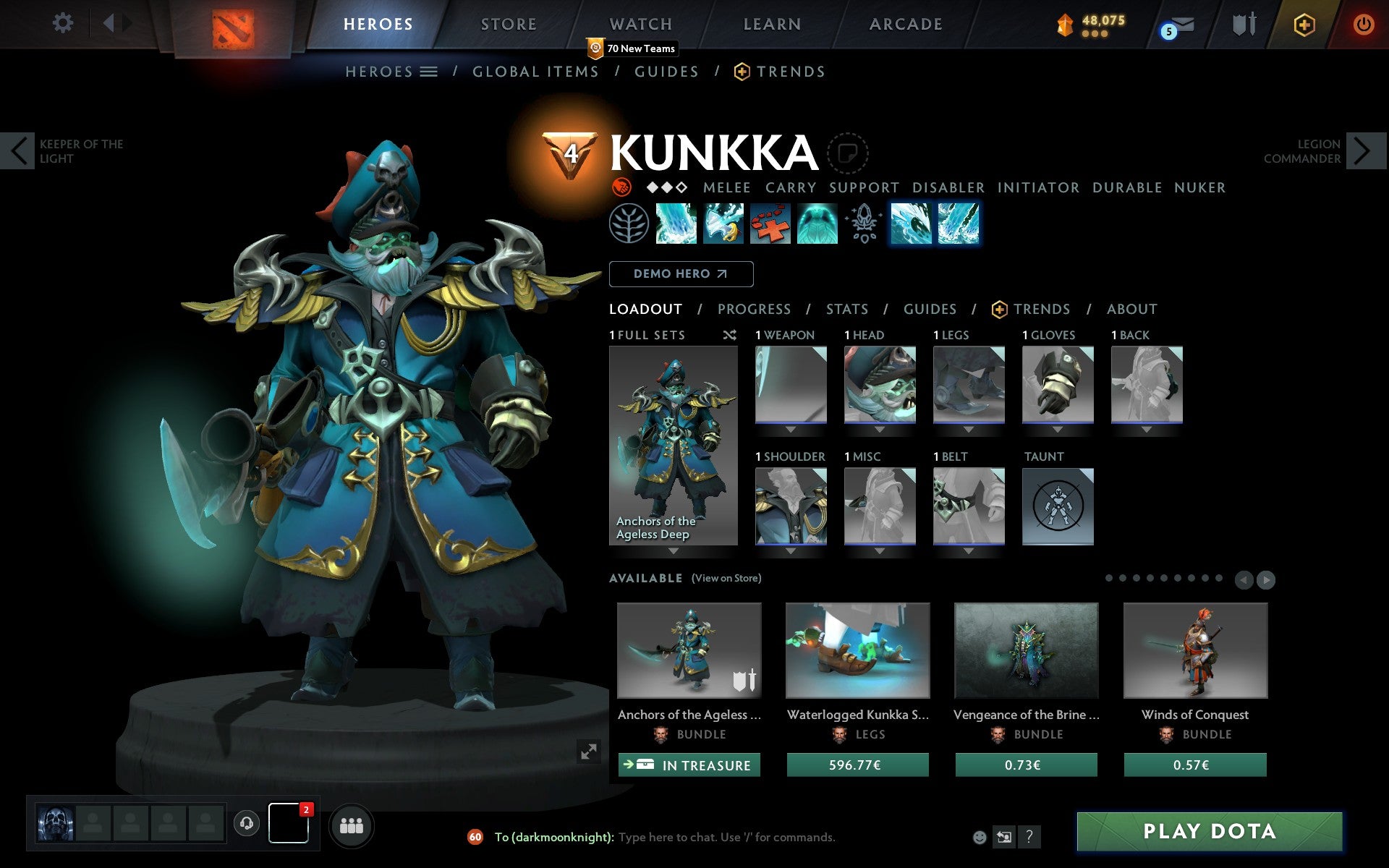
Task: Expand the head slot dropdown arrow
Action: click(x=880, y=428)
